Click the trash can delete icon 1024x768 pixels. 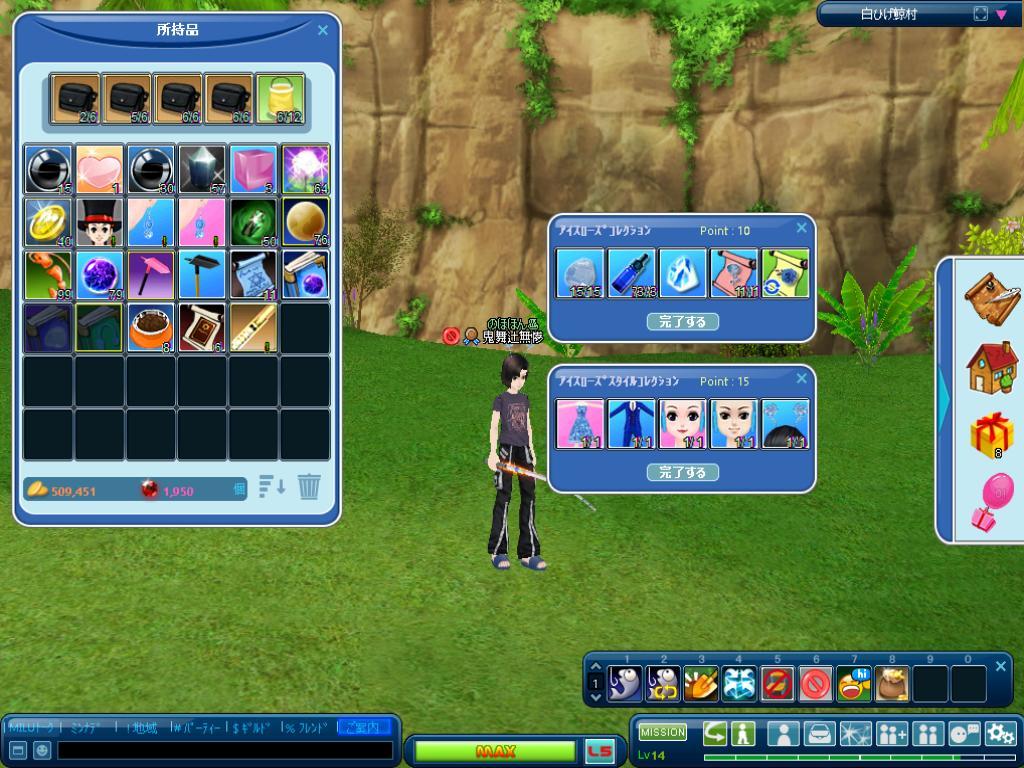coord(309,487)
